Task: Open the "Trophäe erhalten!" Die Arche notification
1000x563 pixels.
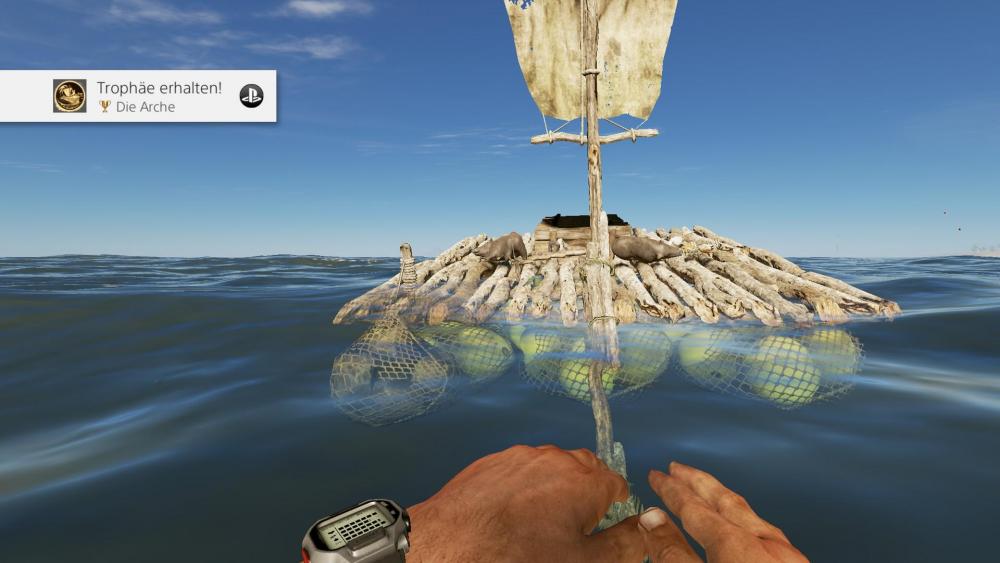Action: point(160,96)
